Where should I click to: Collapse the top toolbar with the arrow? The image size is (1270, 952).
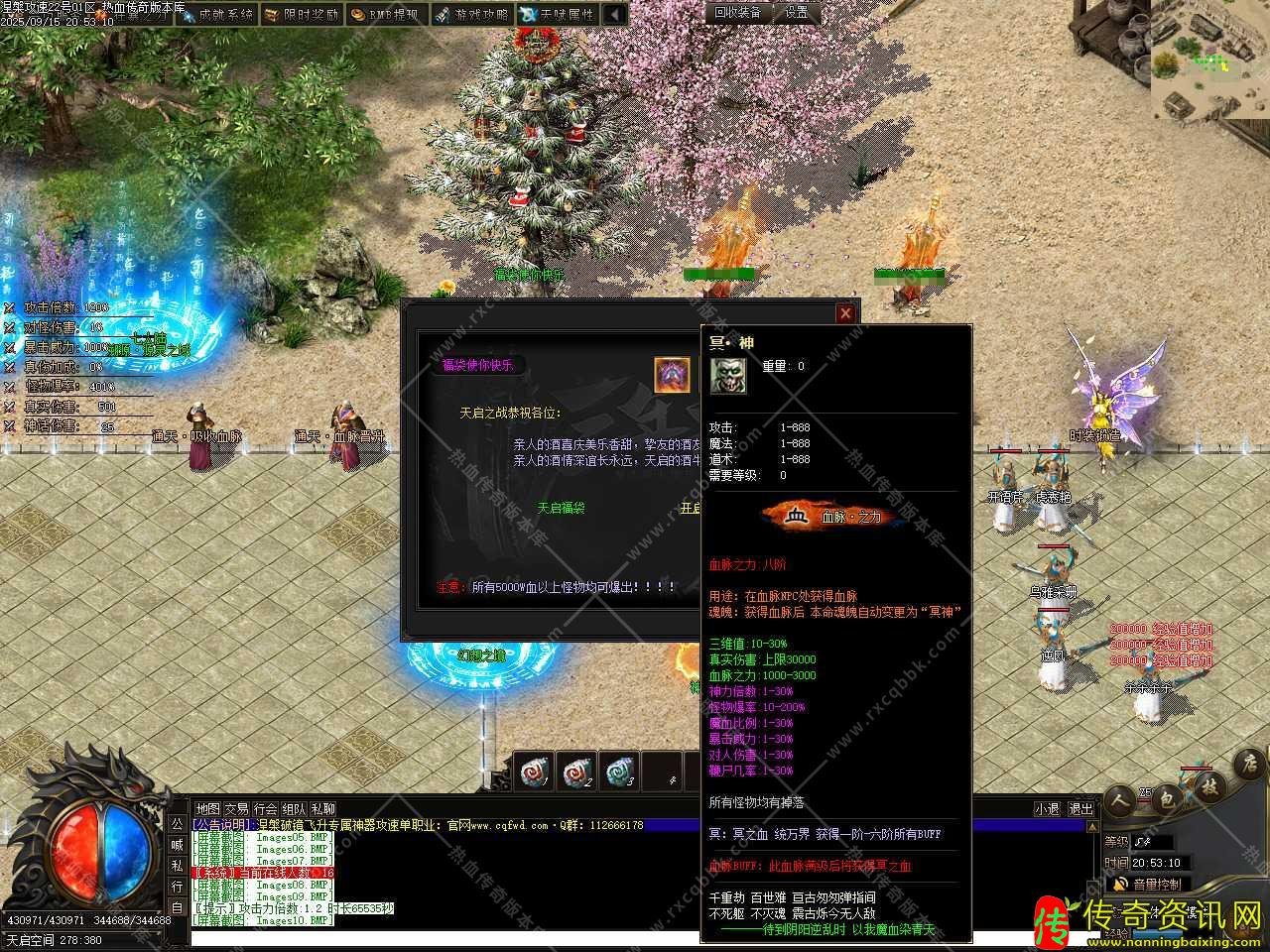click(x=615, y=14)
